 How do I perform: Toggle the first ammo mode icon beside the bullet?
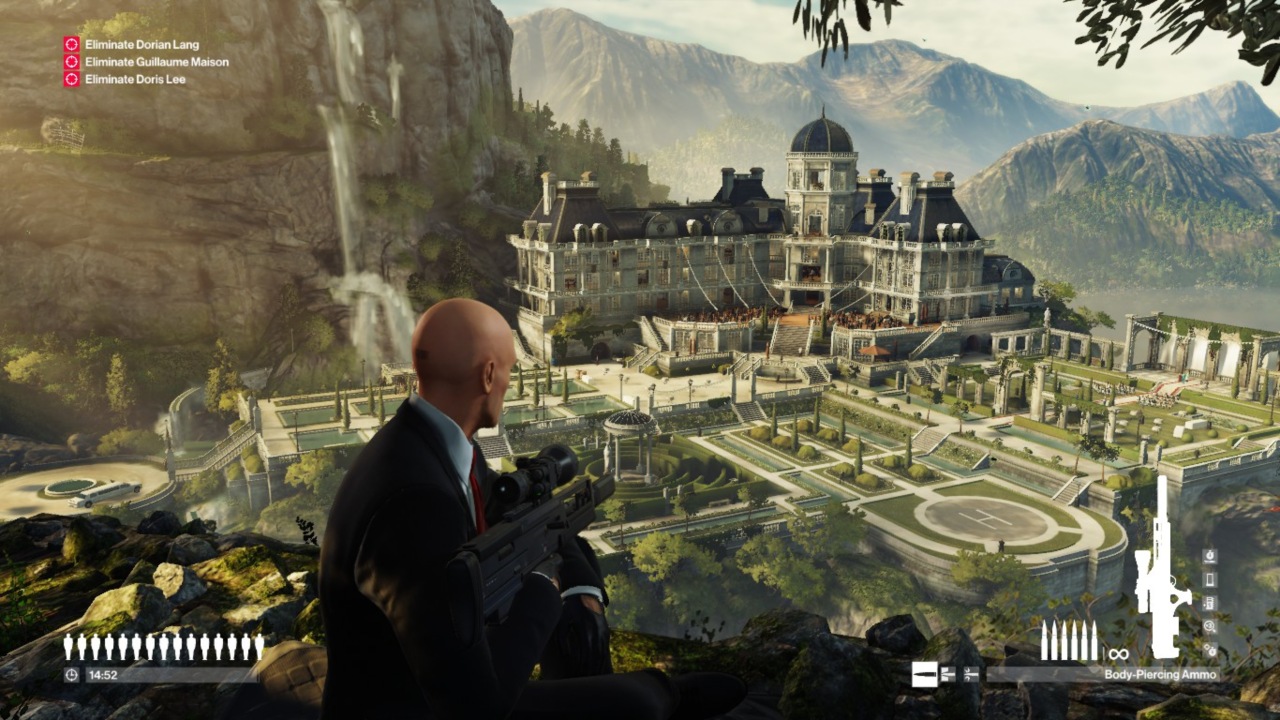947,674
